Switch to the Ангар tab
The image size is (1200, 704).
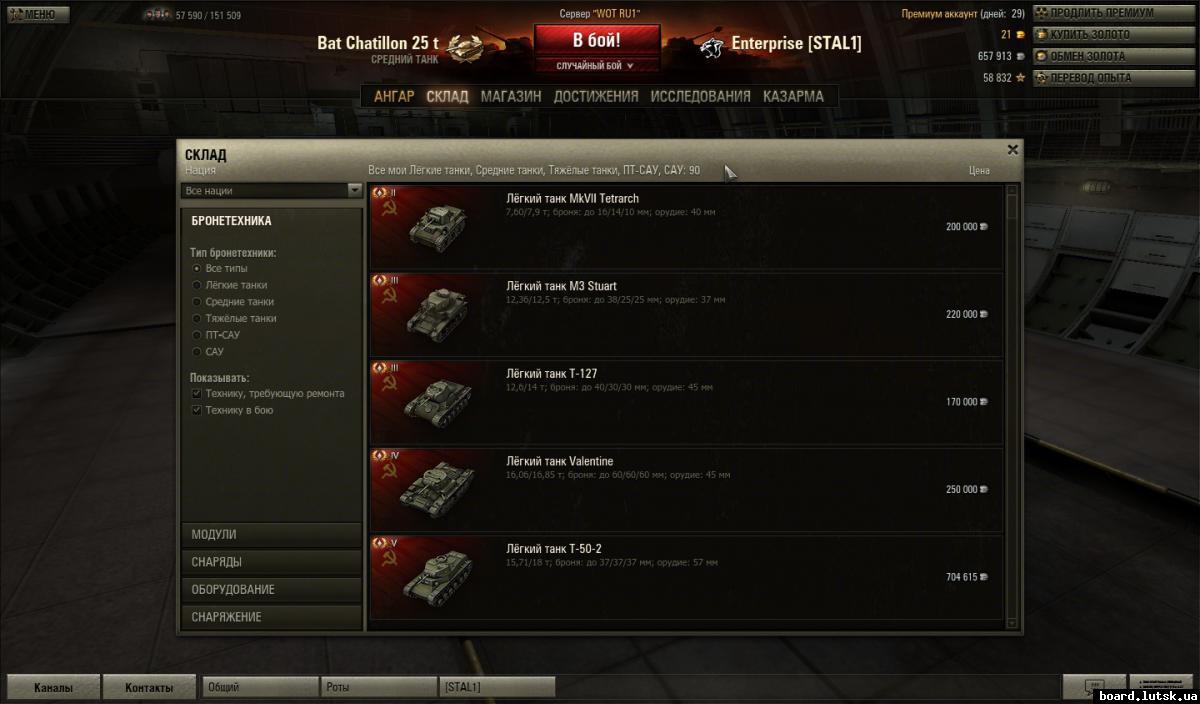[394, 97]
